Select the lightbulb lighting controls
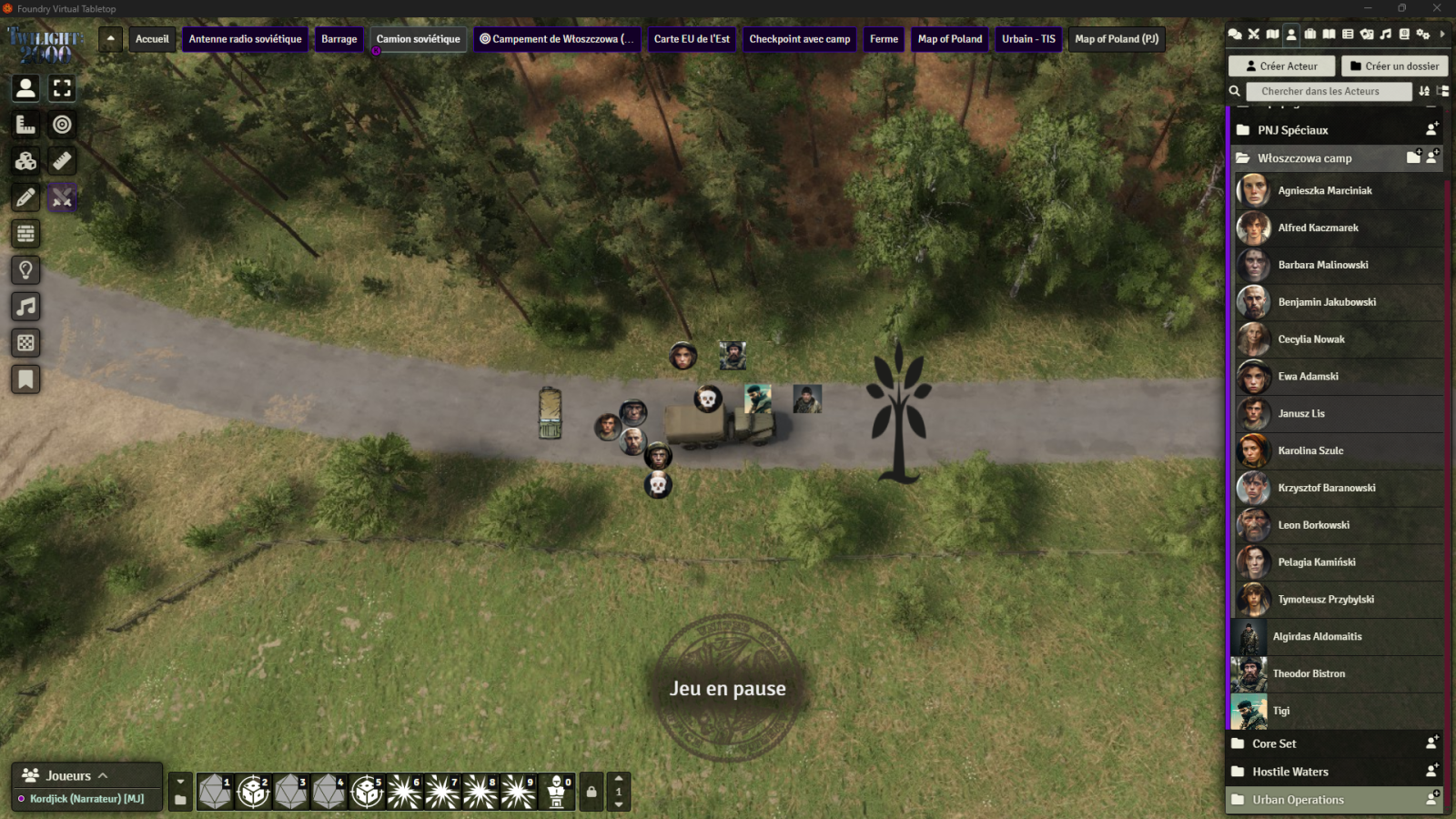This screenshot has height=819, width=1456. [x=25, y=270]
